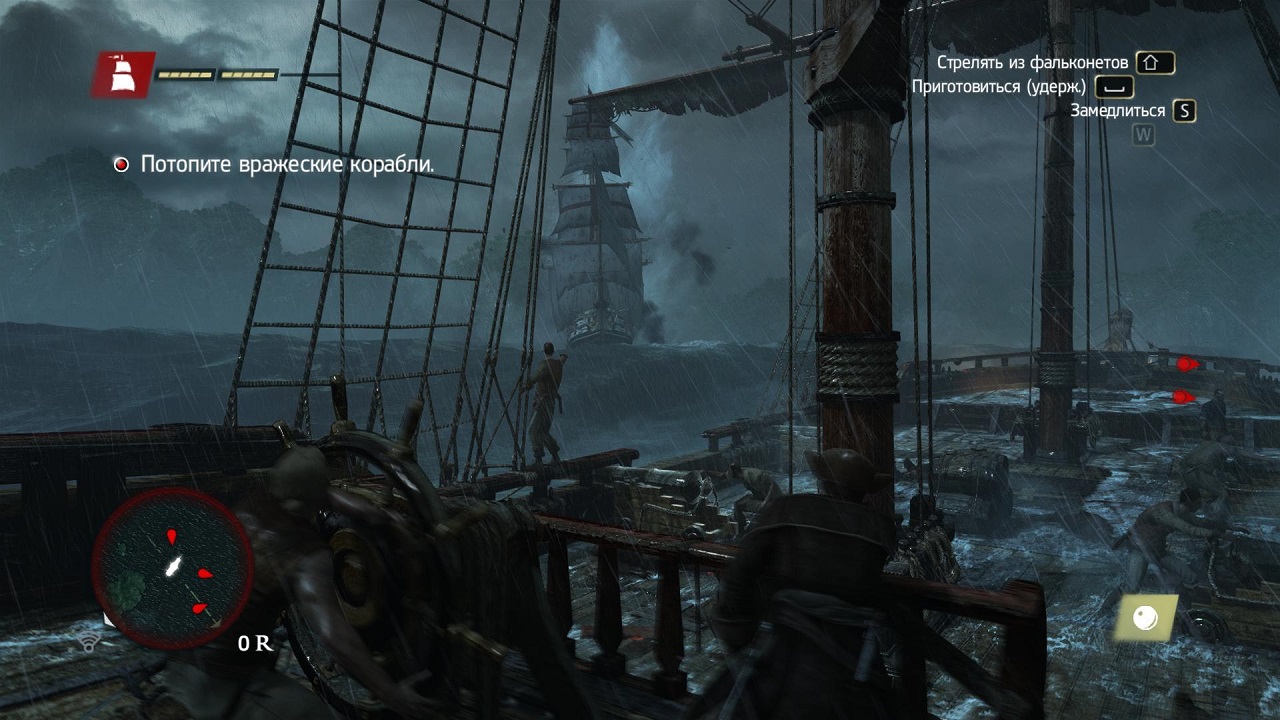Click the cannonball weapon icon
Viewport: 1280px width, 720px height.
click(x=1145, y=619)
